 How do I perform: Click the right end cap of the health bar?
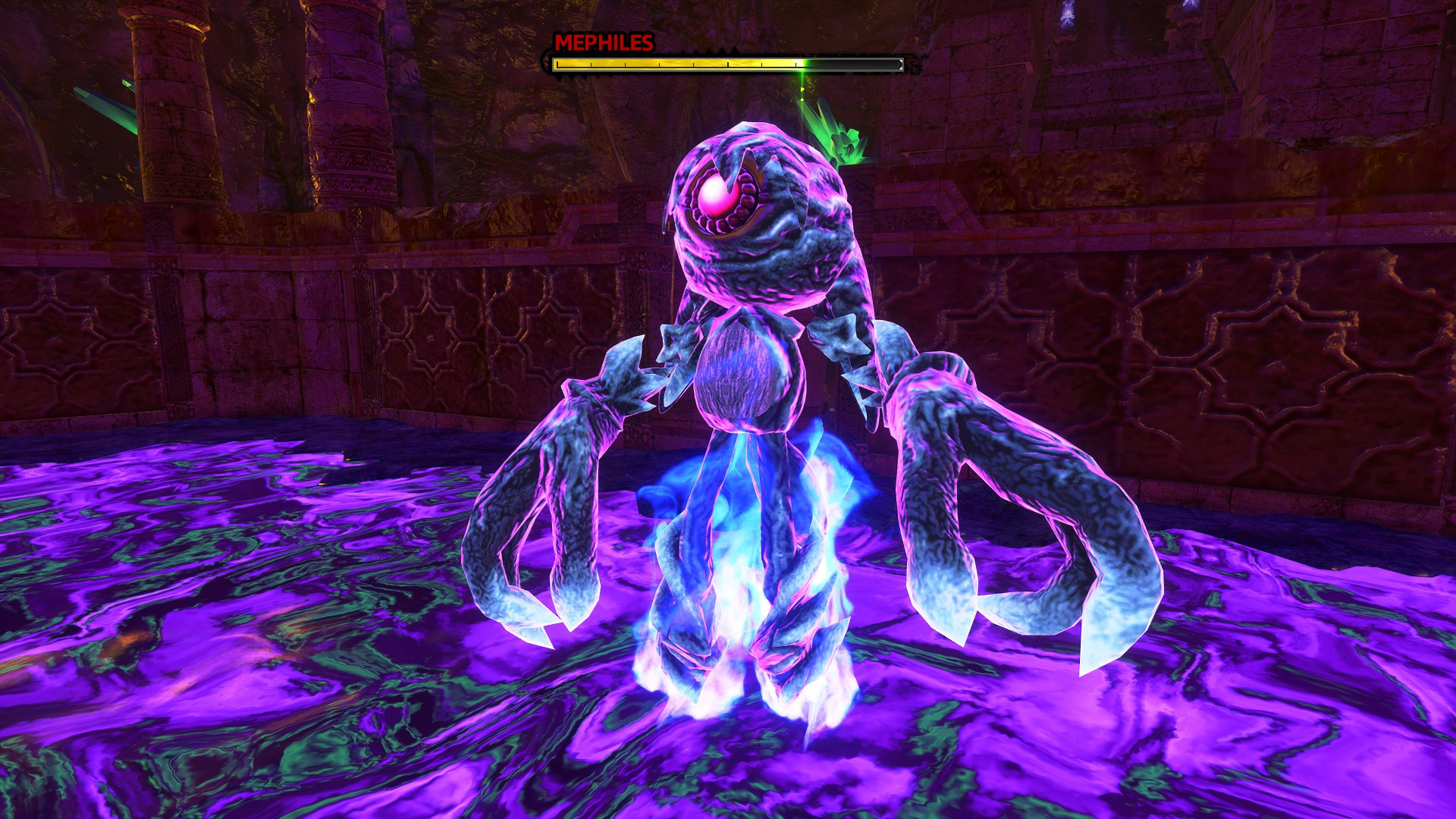899,64
